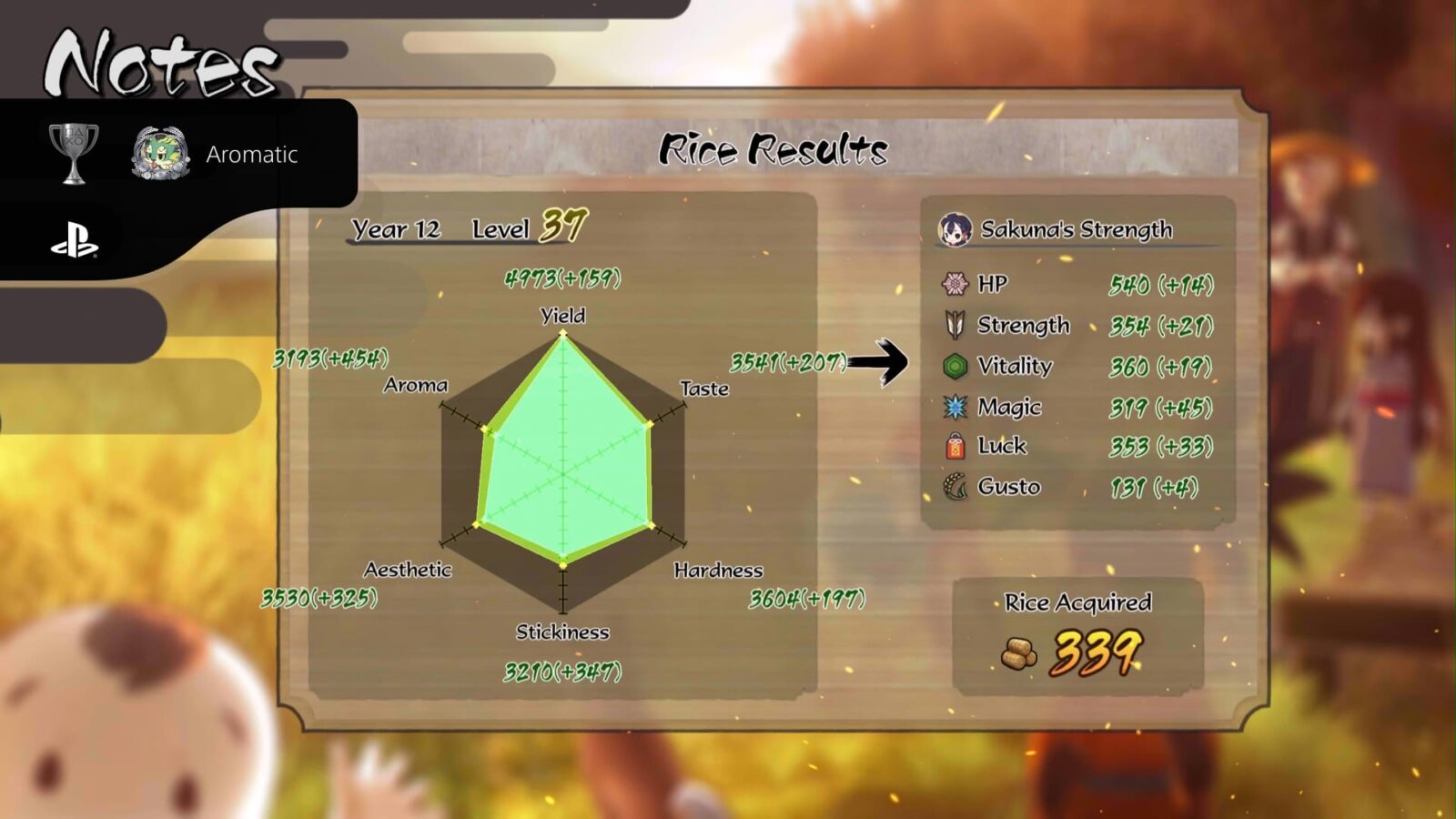
Task: Click the Vitality green gem icon
Action: click(x=953, y=366)
